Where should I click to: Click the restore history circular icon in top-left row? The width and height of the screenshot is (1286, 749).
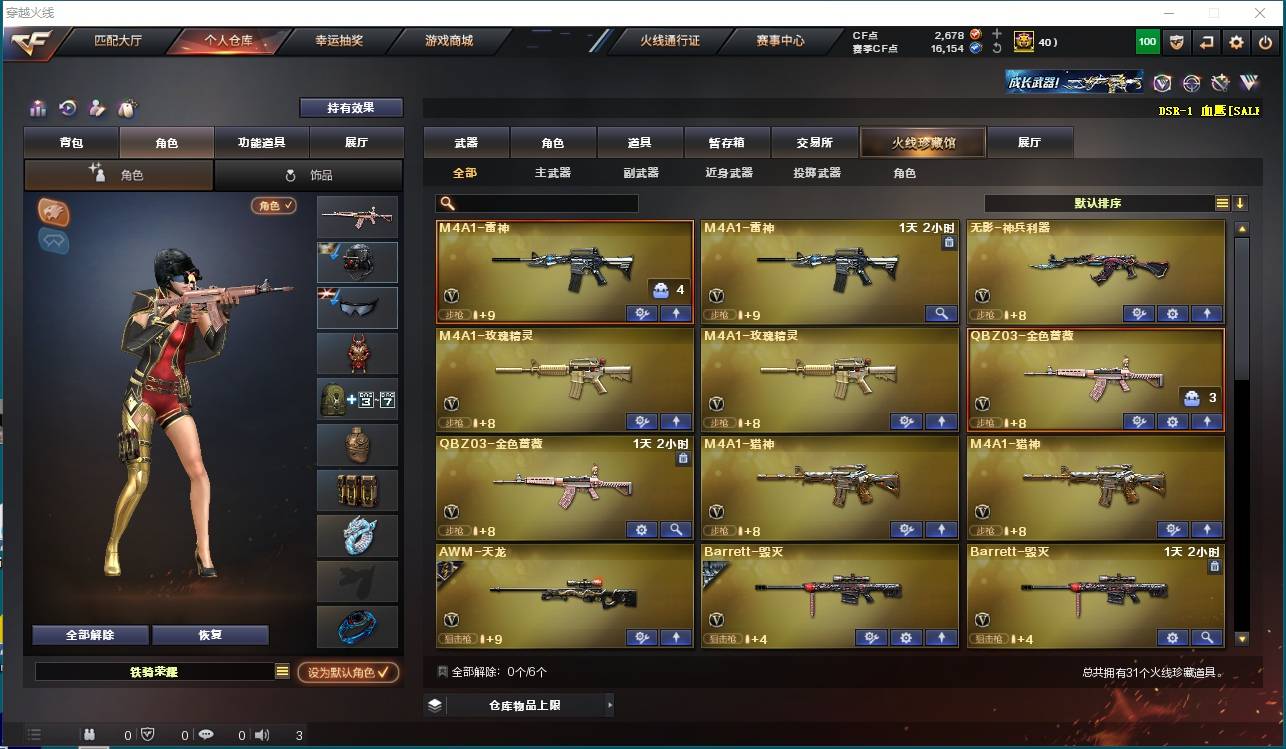click(x=66, y=108)
